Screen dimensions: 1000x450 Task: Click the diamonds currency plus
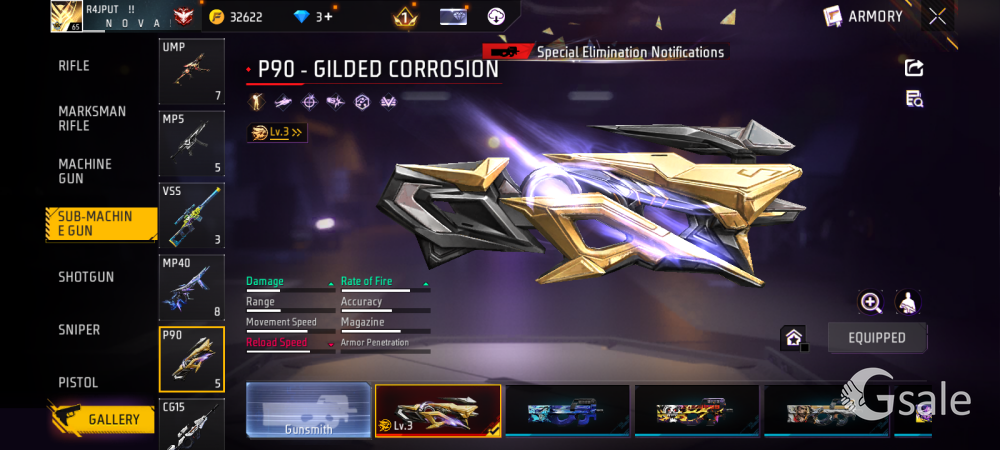[x=327, y=17]
